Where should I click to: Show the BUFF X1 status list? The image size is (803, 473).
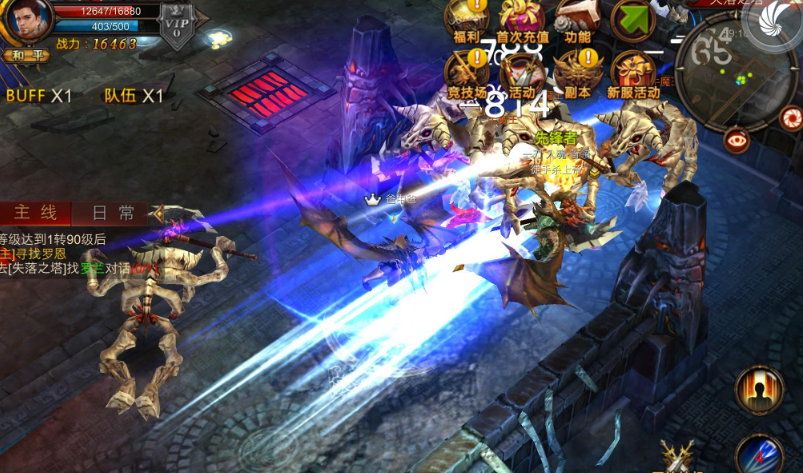click(40, 96)
